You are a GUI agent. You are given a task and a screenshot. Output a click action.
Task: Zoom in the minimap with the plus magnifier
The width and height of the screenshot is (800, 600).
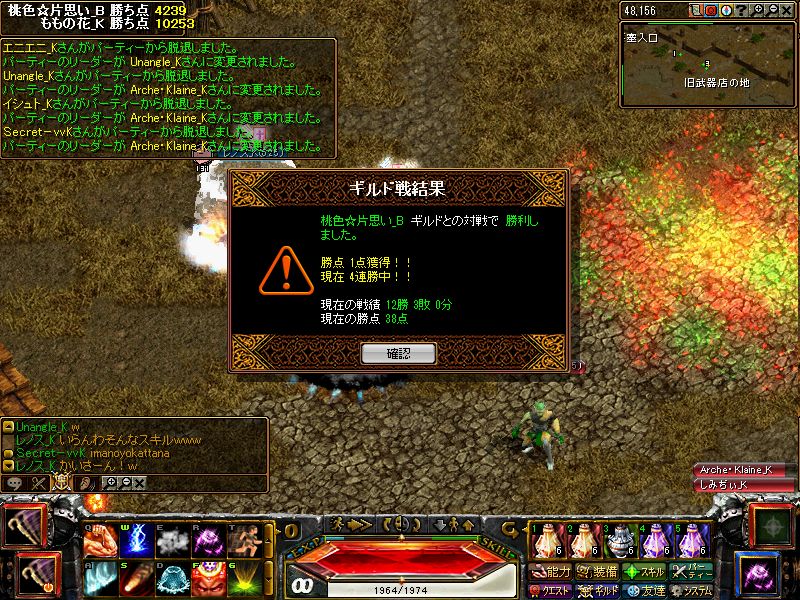pos(760,10)
